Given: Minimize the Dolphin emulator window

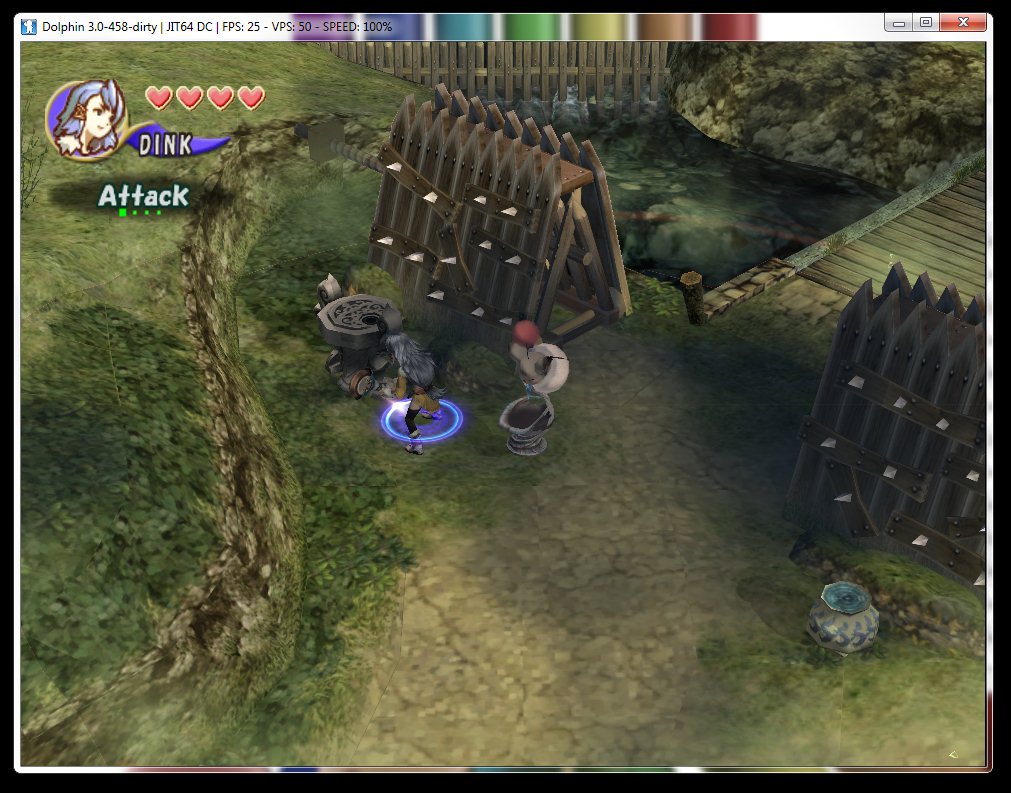Looking at the screenshot, I should (900, 22).
